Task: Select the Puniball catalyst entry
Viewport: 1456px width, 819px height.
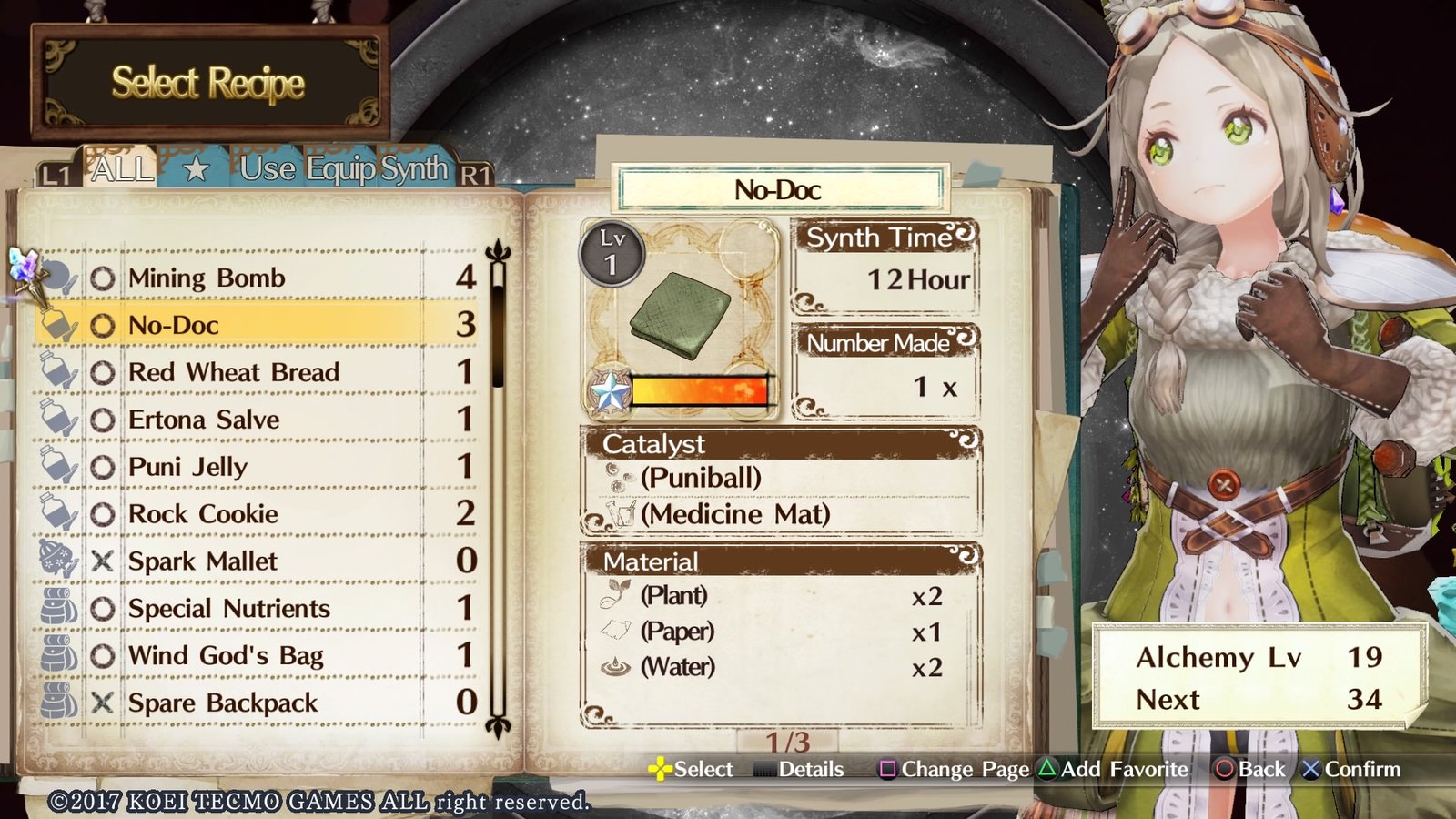Action: (x=701, y=478)
